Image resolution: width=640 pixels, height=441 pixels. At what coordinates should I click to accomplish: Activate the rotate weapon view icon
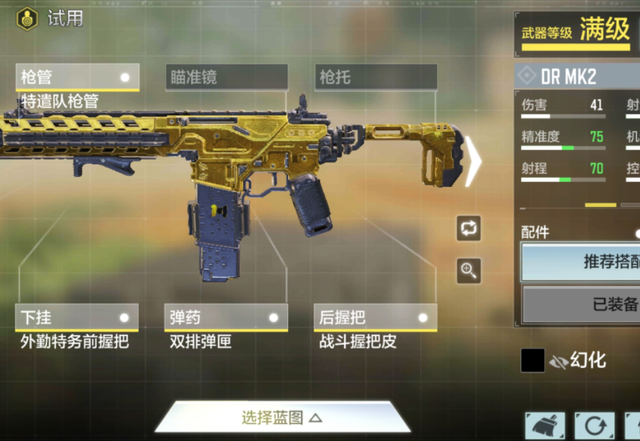pyautogui.click(x=468, y=228)
